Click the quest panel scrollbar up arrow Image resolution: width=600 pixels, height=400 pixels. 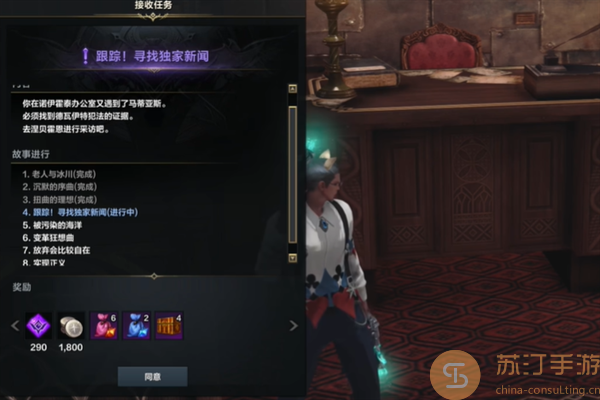coord(292,89)
